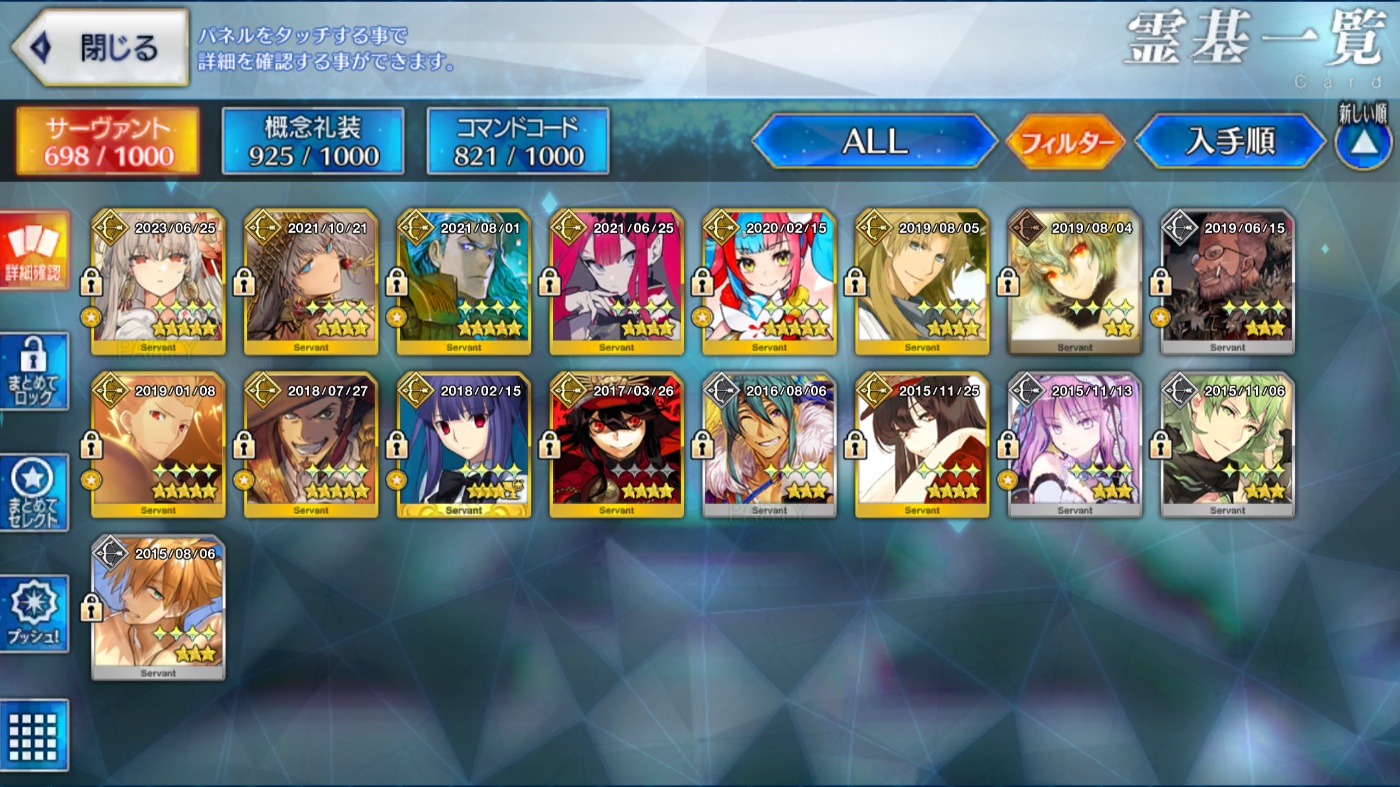Tap the まとめてロック button
Image resolution: width=1400 pixels, height=787 pixels.
point(35,372)
